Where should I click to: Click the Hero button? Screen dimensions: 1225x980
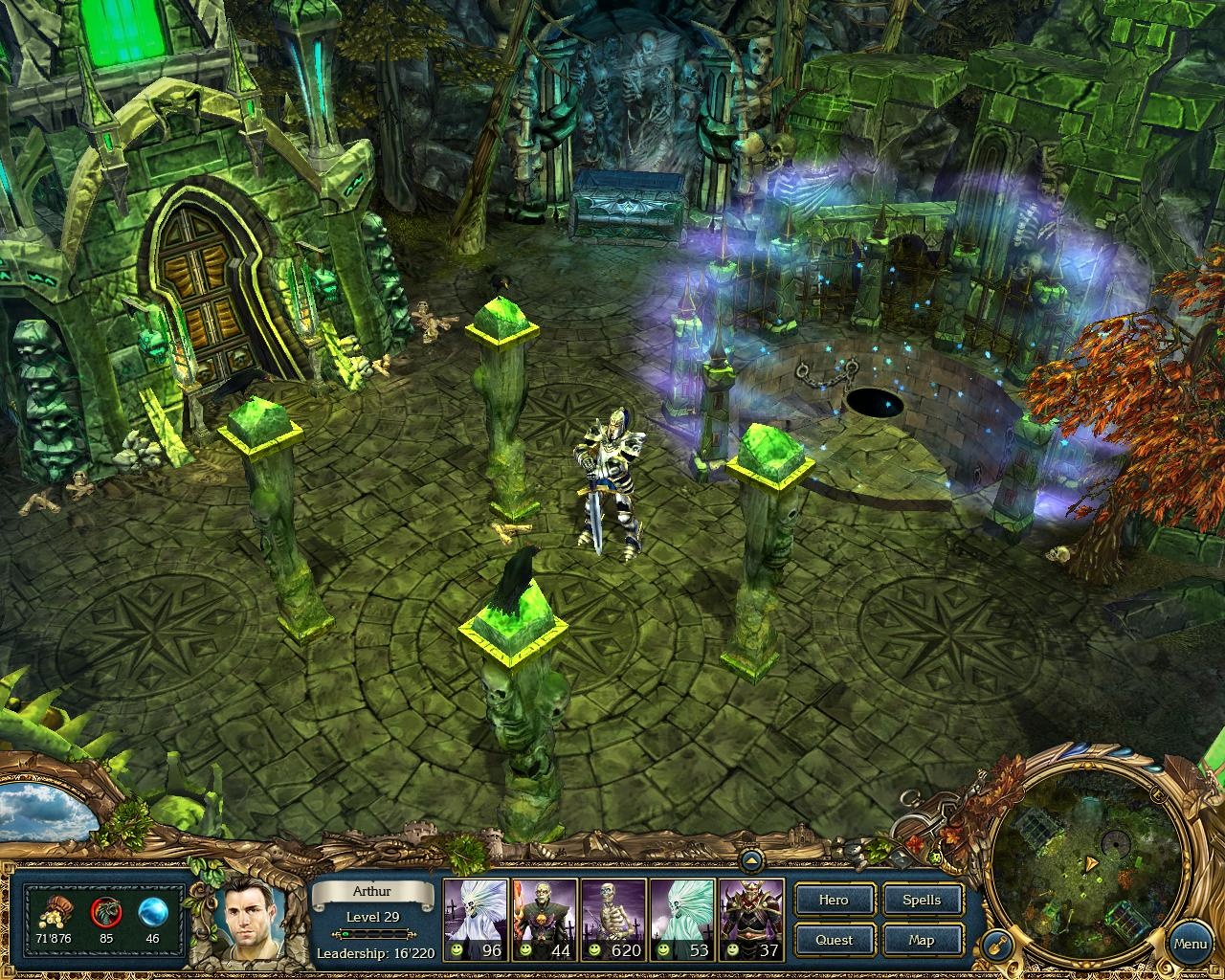(834, 900)
